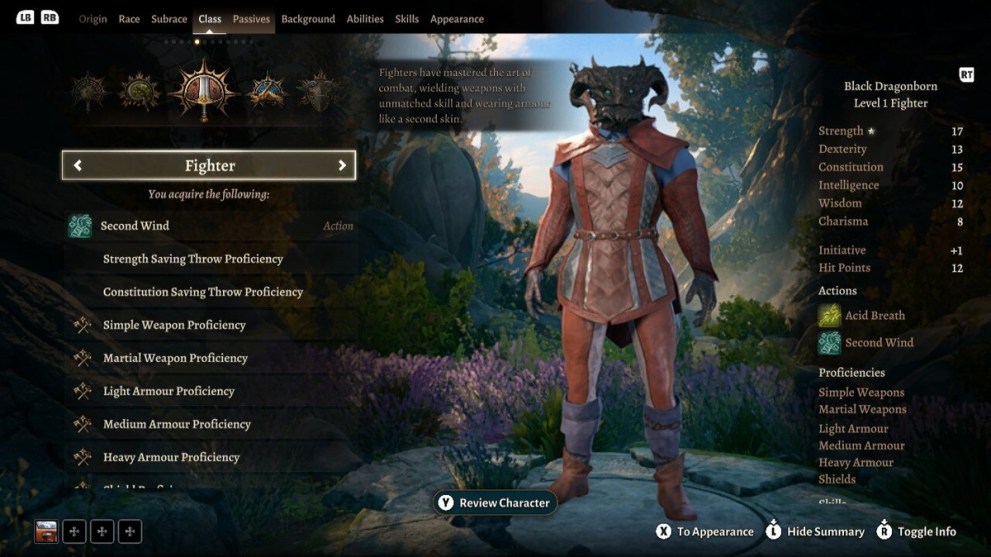Select the Passives tab
This screenshot has width=991, height=557.
251,19
